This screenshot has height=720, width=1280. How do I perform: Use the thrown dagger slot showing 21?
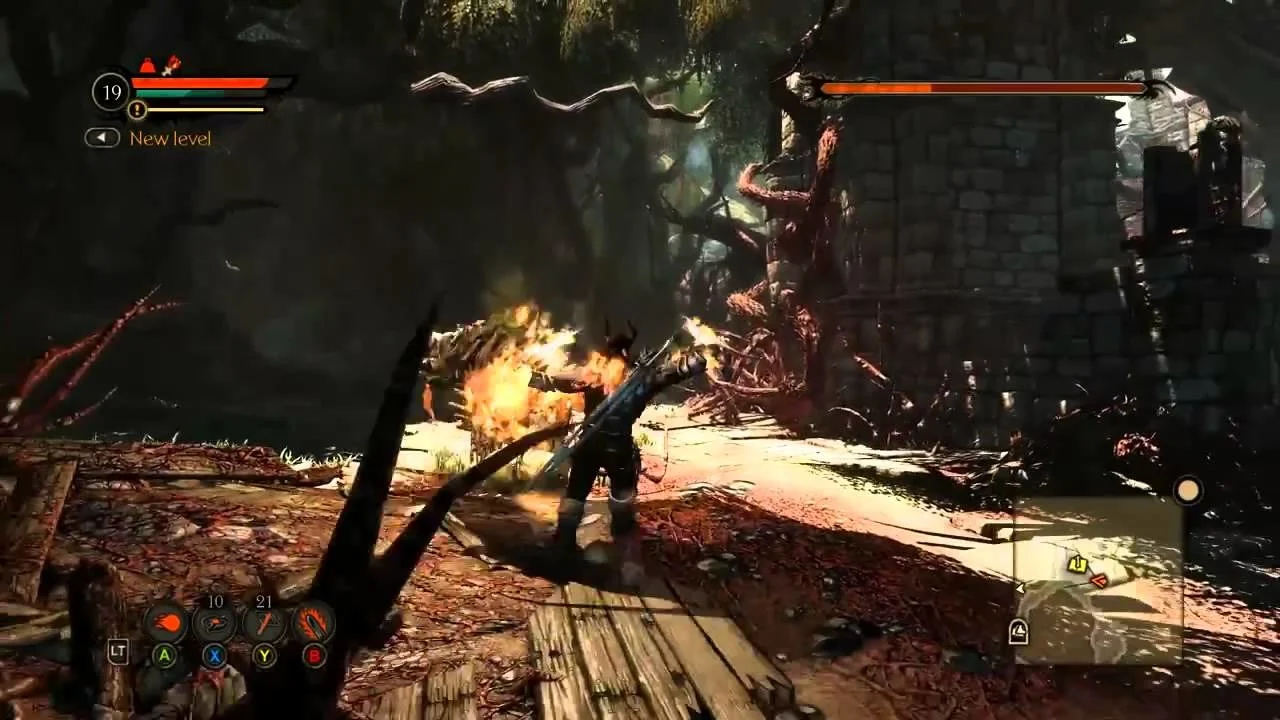(x=264, y=623)
